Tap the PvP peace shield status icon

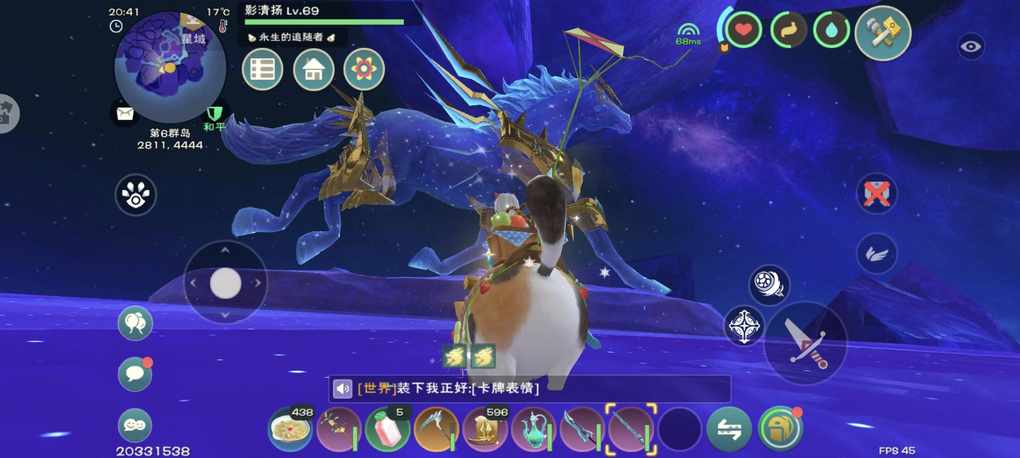click(x=213, y=116)
